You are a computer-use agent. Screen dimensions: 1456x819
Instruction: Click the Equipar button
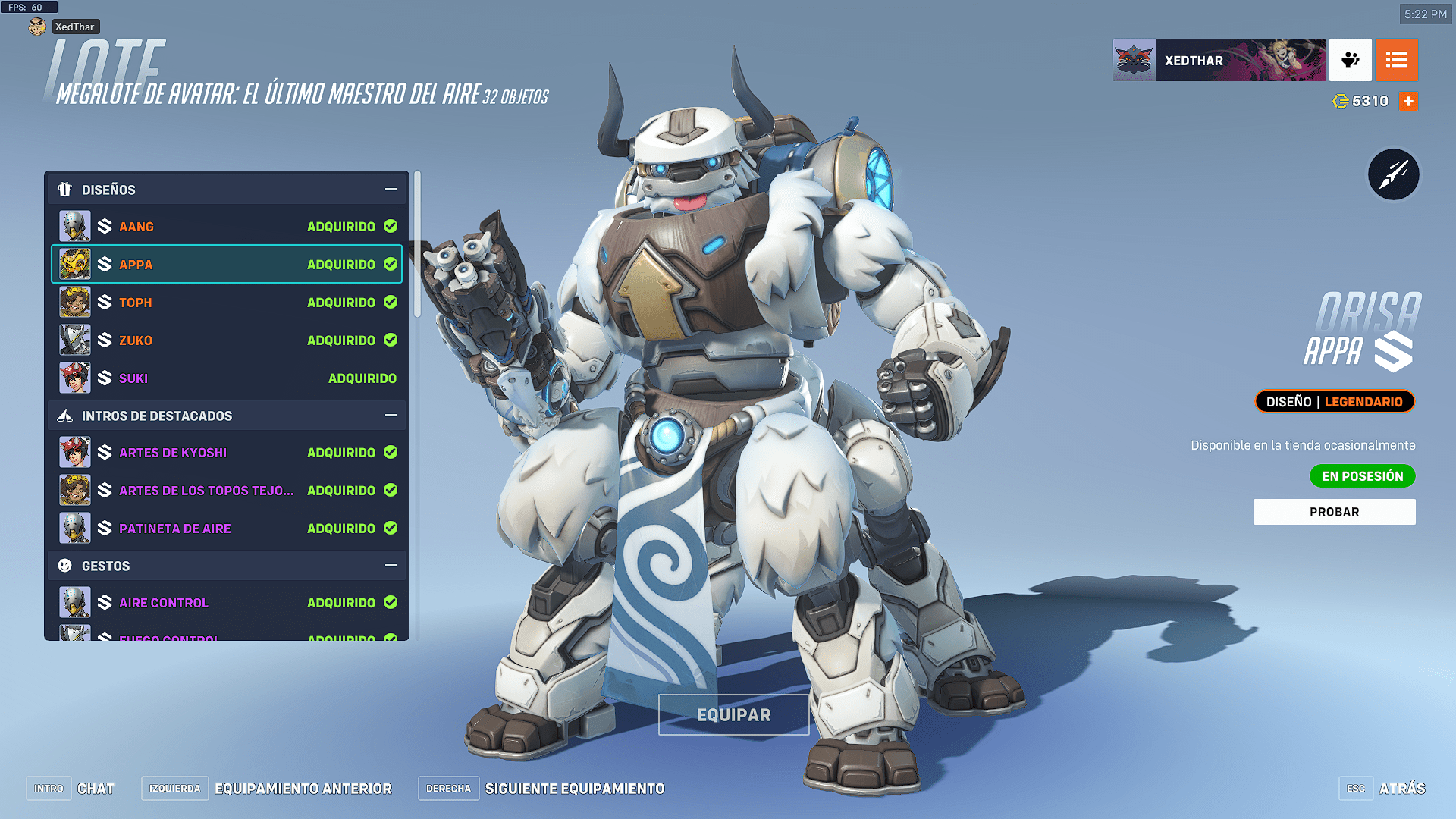pyautogui.click(x=733, y=715)
